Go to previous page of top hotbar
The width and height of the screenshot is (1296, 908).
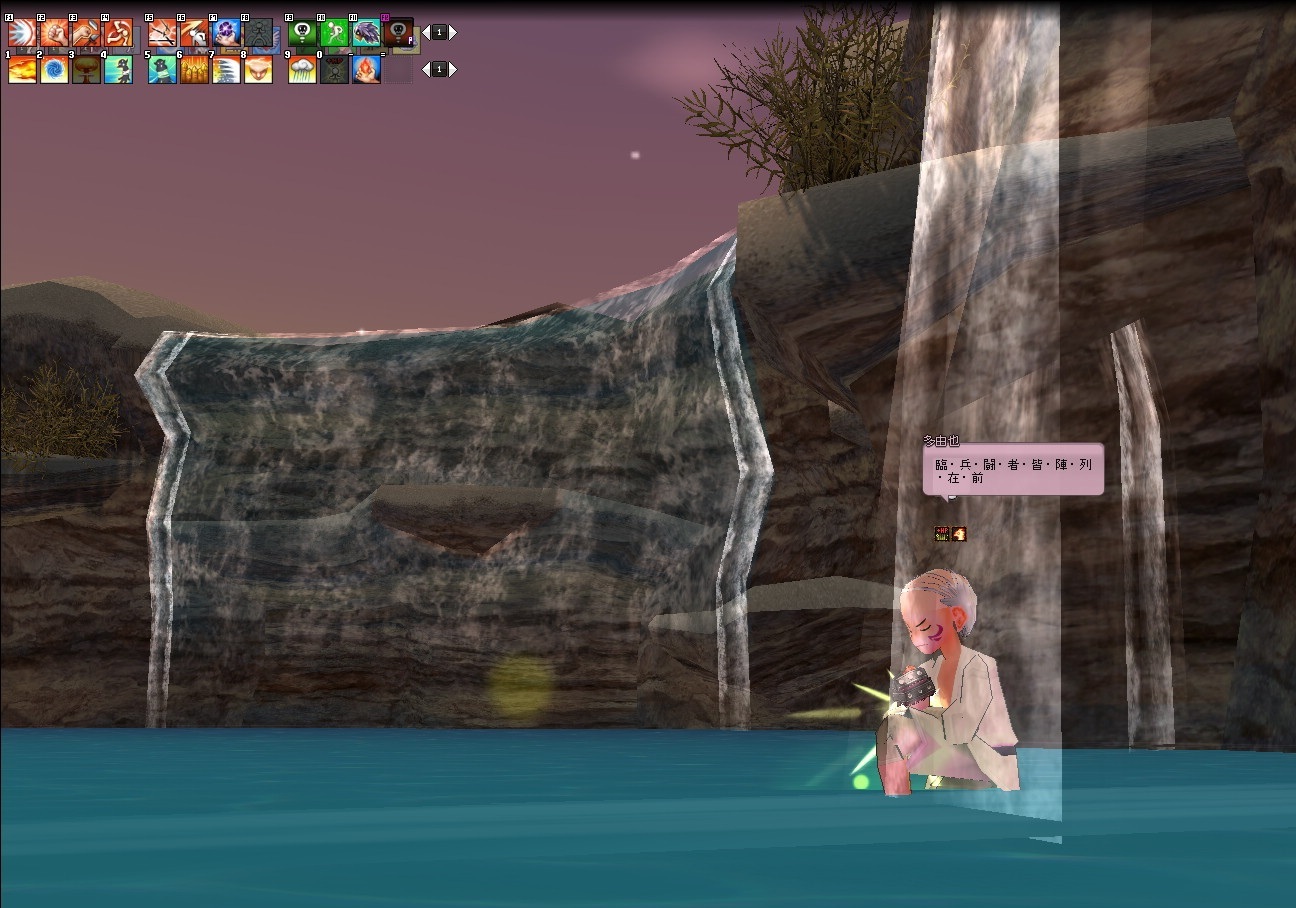[425, 32]
